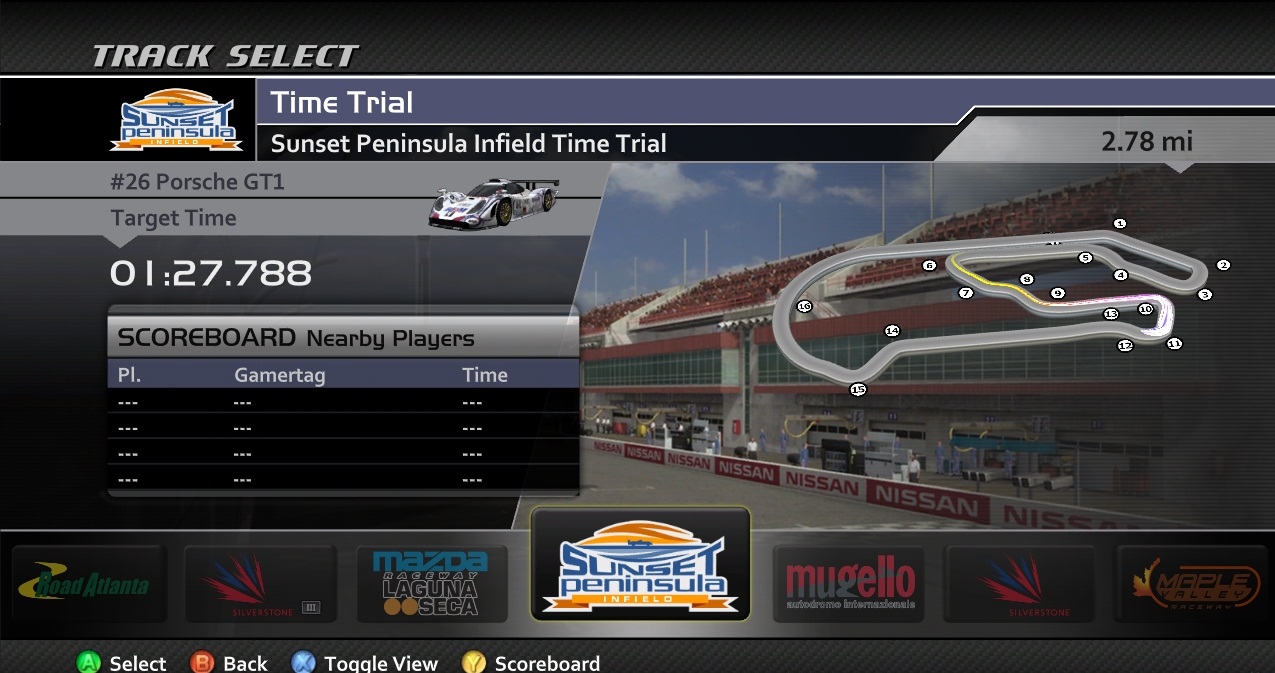Screen dimensions: 1275x673
Task: Select the Maple Valley Raceway tile
Action: tap(1194, 584)
